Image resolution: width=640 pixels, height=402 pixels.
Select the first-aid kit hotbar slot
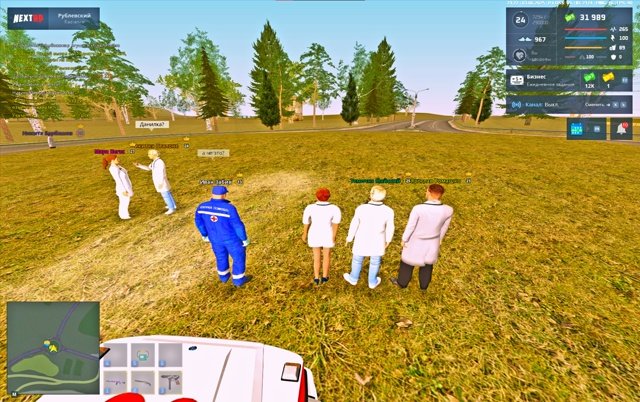142,355
